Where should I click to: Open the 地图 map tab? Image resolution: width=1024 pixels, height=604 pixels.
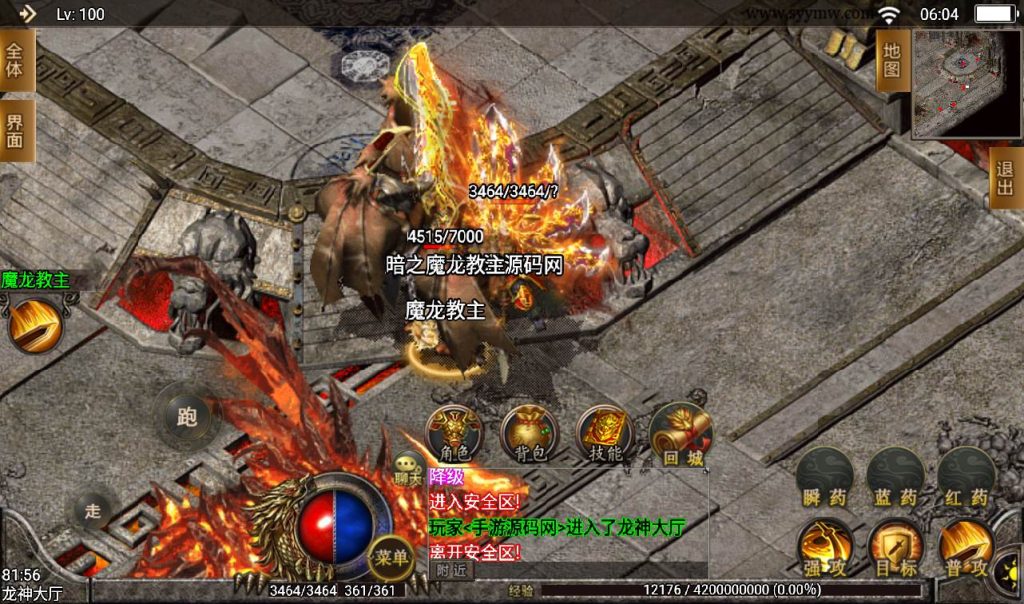pyautogui.click(x=892, y=60)
